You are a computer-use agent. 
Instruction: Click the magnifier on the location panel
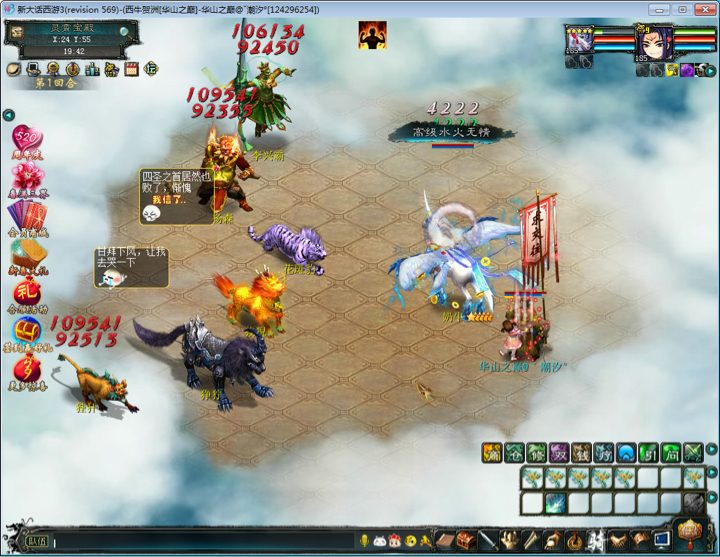click(x=125, y=32)
